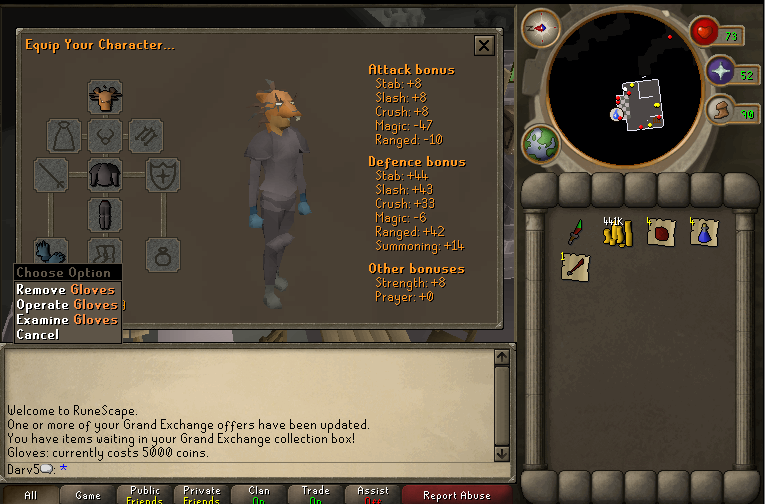Click the prayer points orb

click(x=721, y=71)
